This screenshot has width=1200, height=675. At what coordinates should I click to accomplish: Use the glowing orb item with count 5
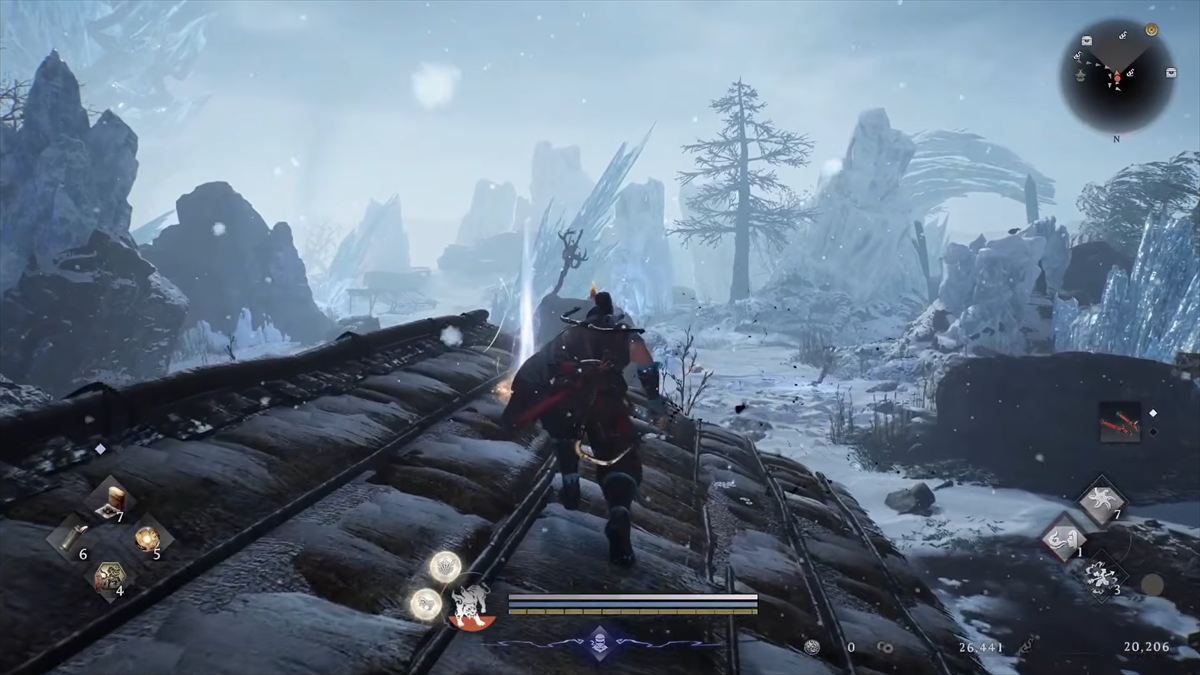click(x=149, y=538)
